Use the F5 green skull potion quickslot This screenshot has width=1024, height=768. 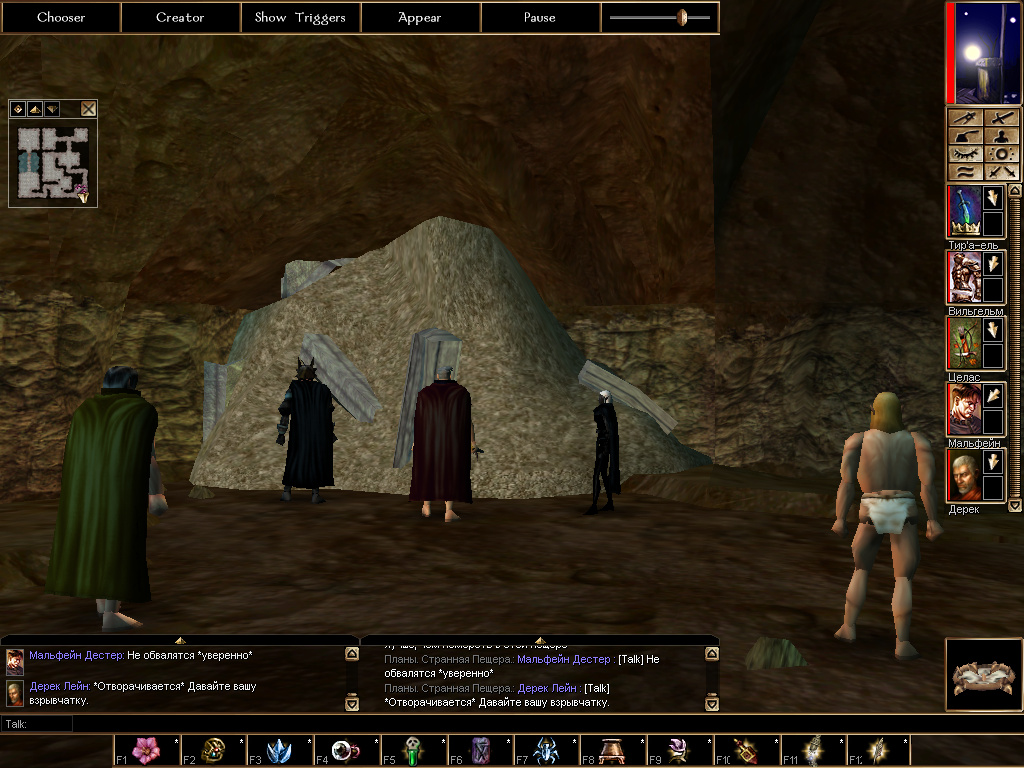point(413,750)
